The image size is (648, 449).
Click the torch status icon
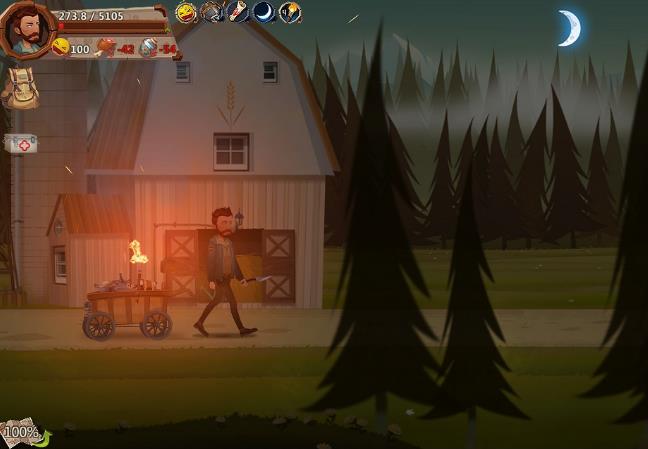coord(290,12)
